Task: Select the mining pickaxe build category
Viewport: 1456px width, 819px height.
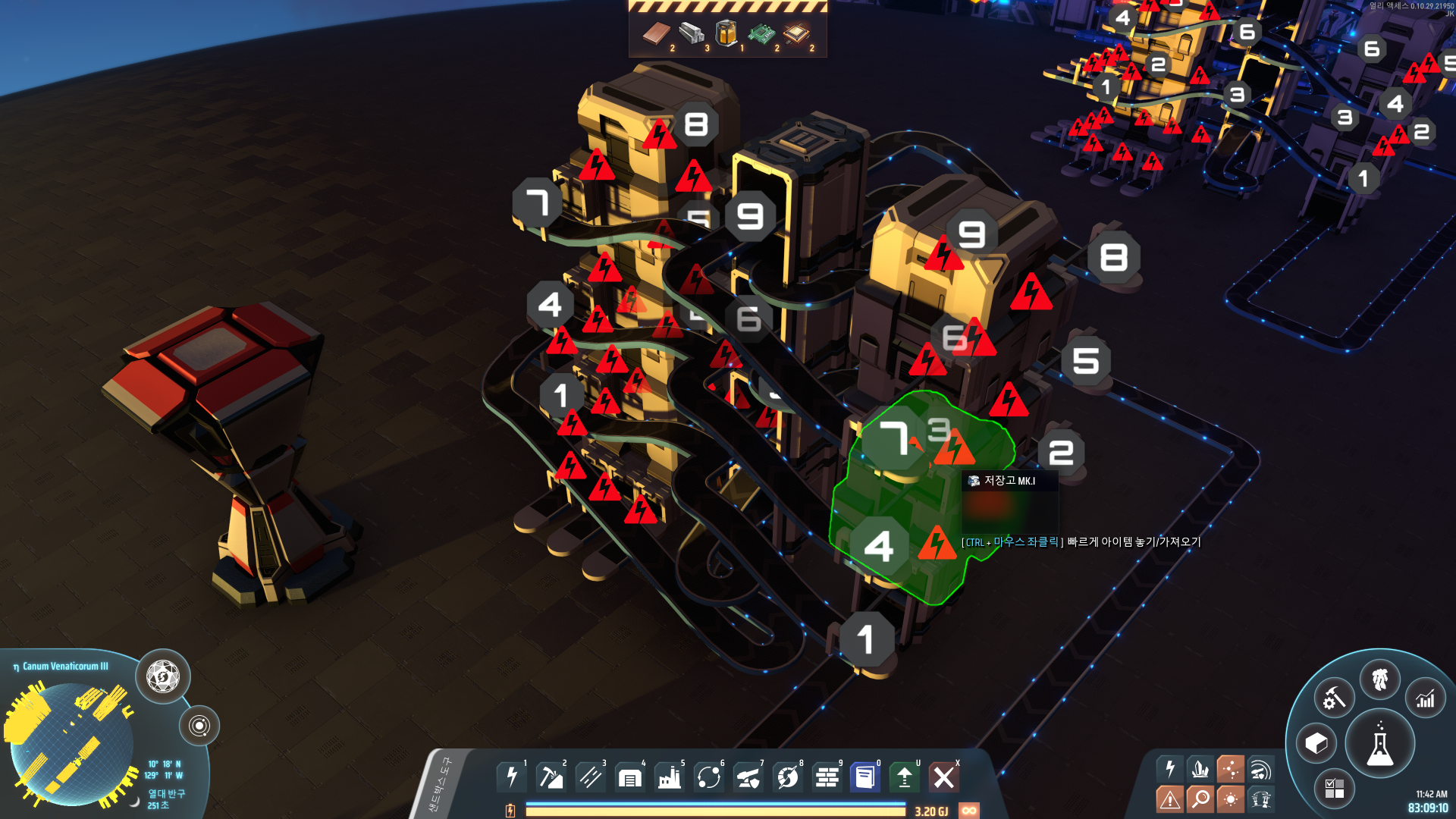Action: pyautogui.click(x=551, y=777)
